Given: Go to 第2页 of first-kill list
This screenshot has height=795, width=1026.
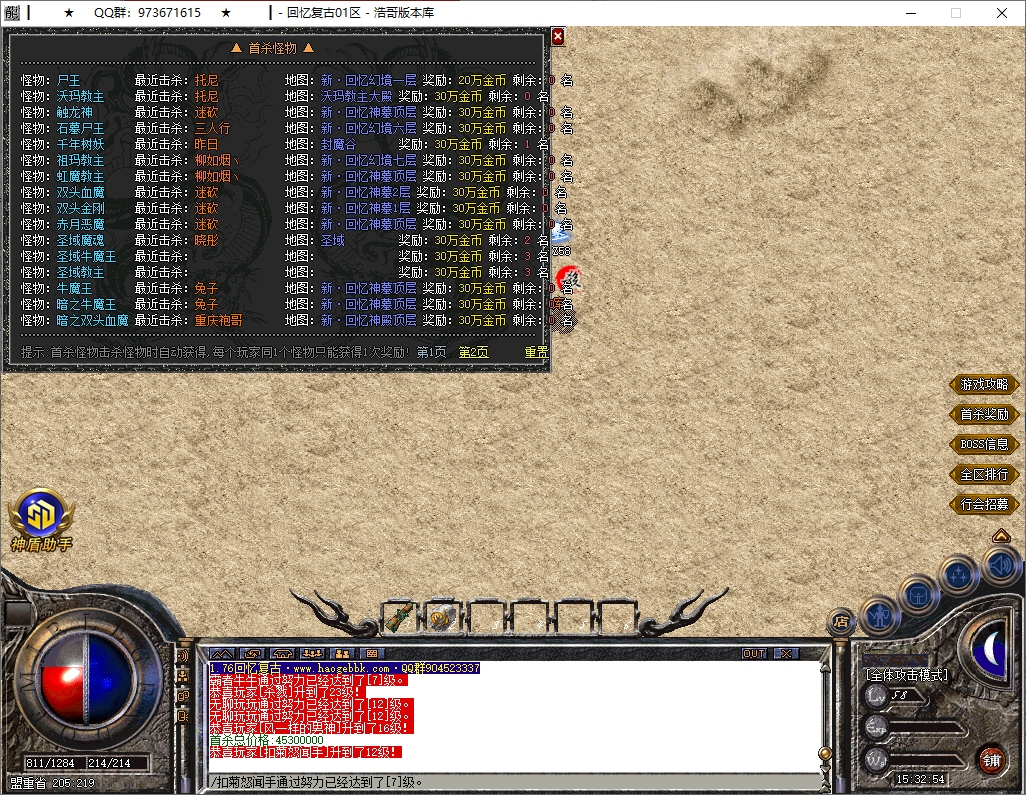Looking at the screenshot, I should point(474,352).
